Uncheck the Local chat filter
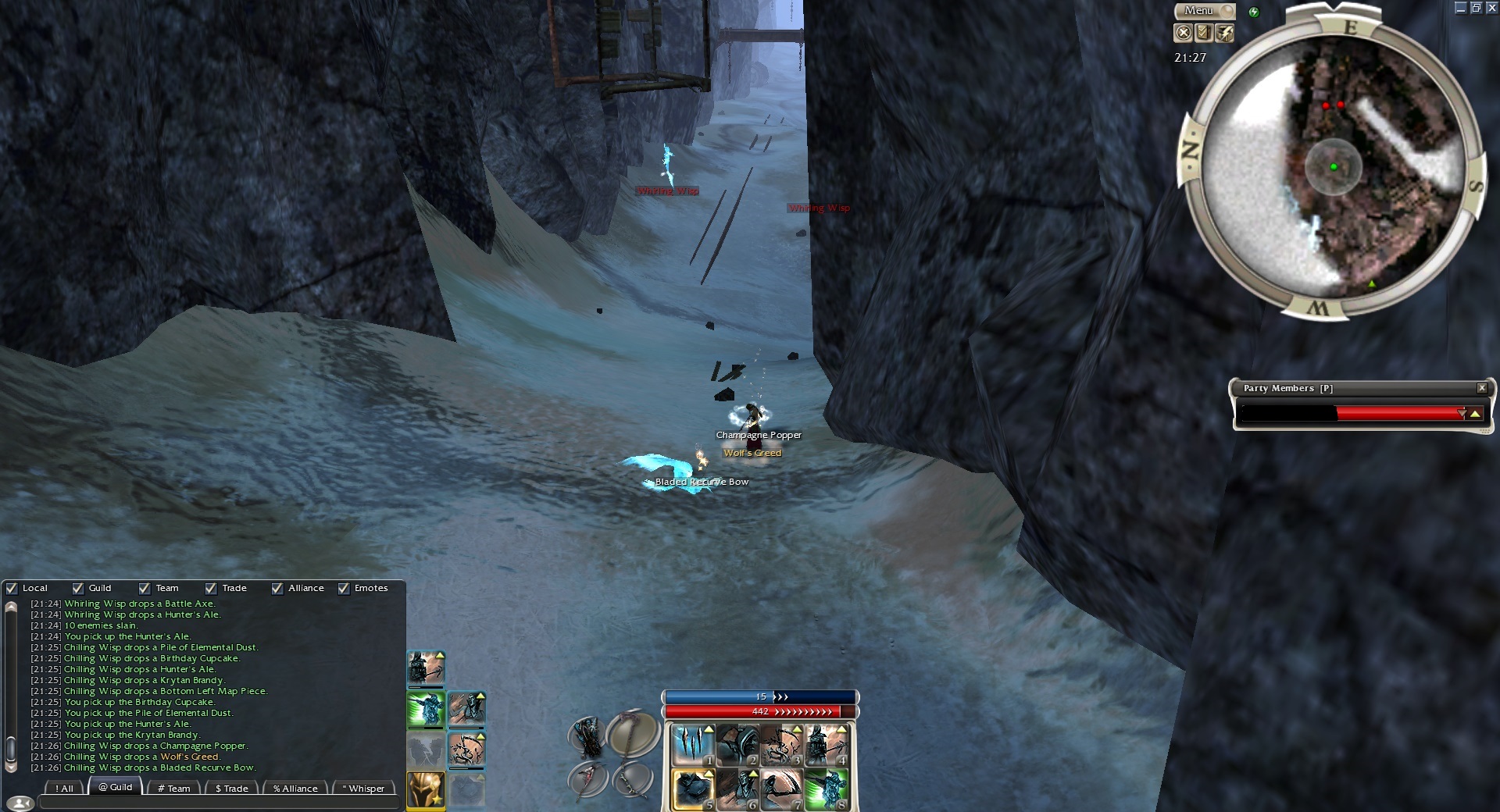1500x812 pixels. [12, 589]
